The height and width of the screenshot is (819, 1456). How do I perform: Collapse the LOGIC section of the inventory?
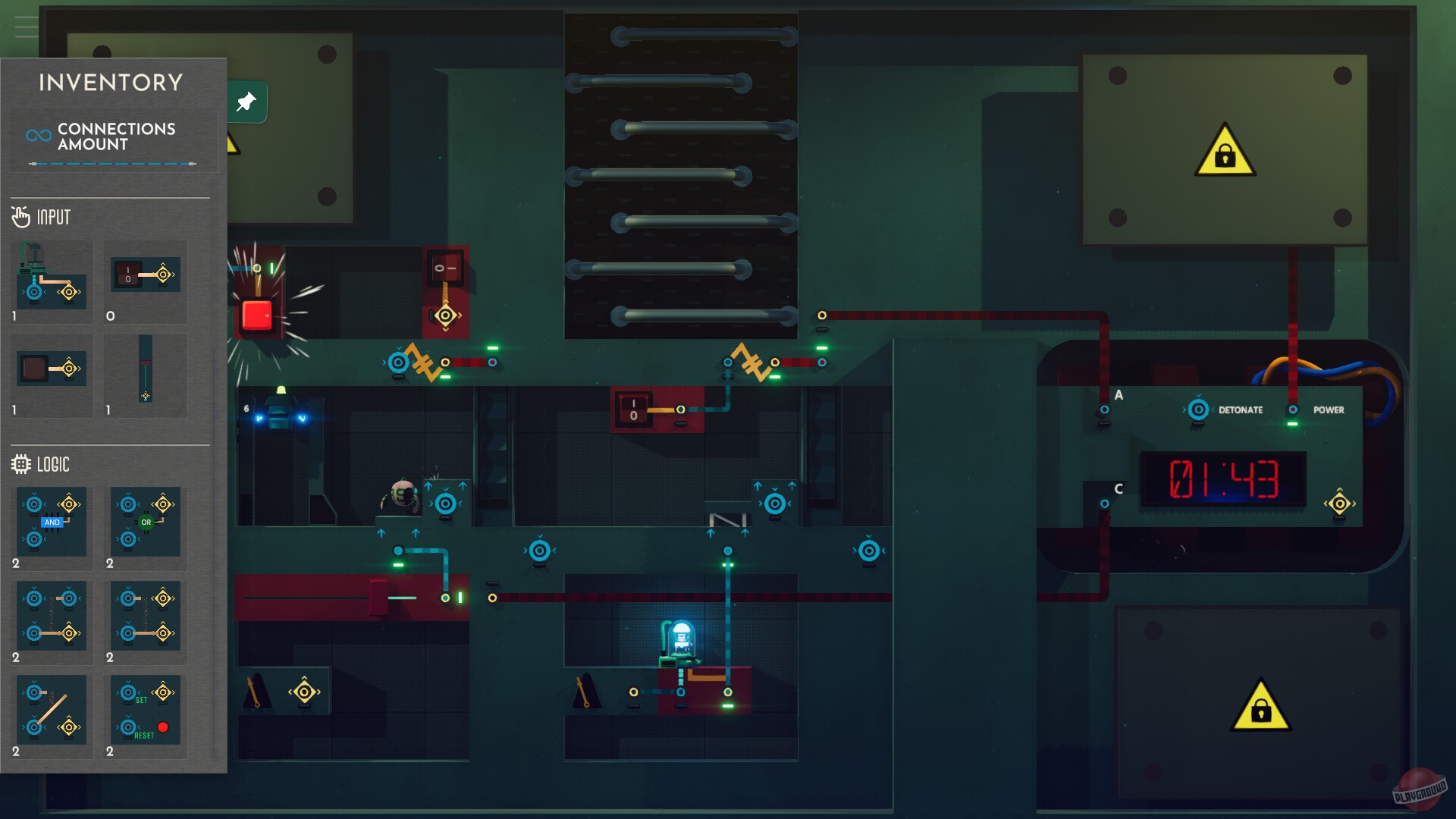click(x=53, y=464)
